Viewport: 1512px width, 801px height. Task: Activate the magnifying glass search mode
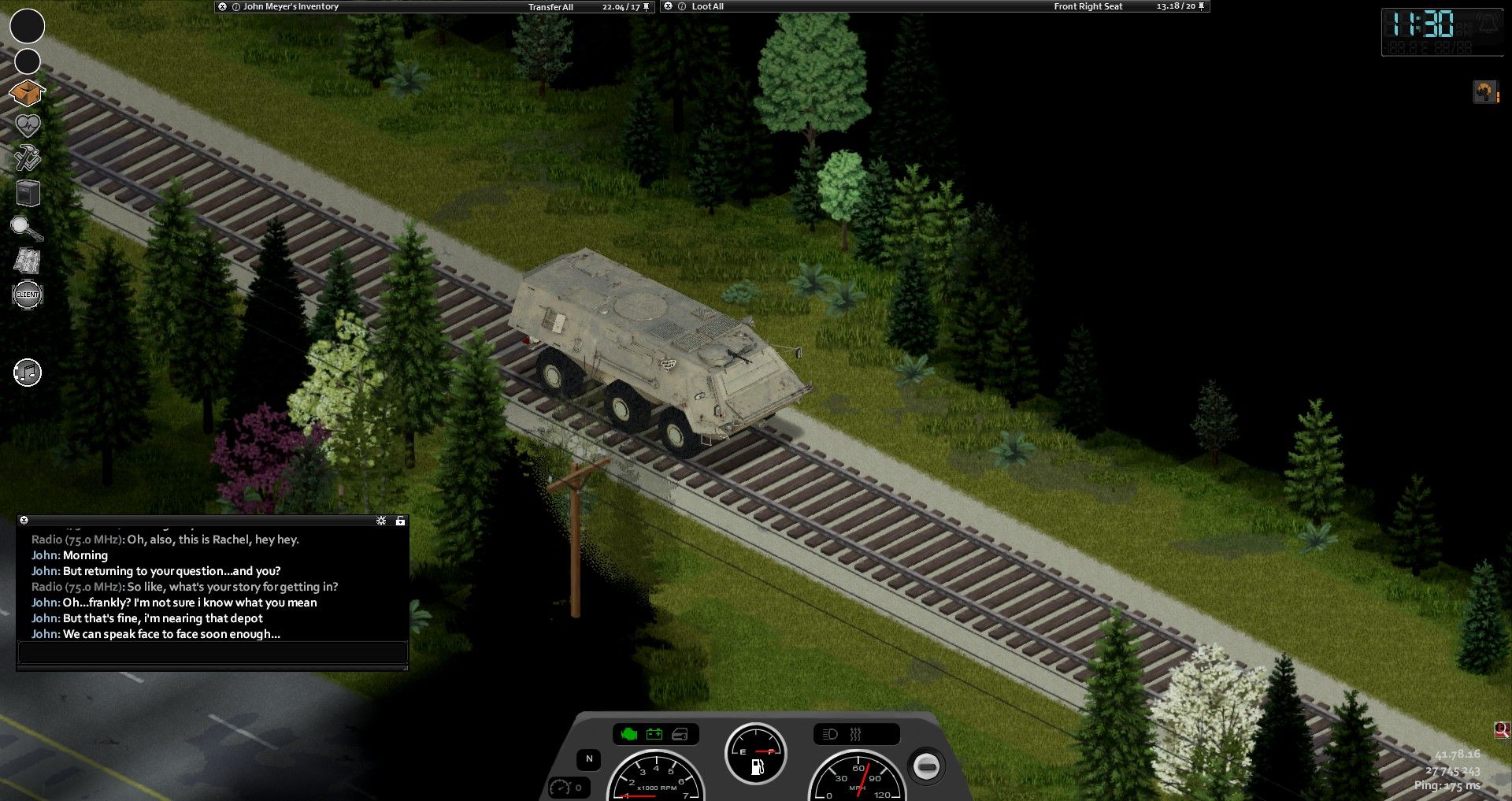(x=26, y=228)
